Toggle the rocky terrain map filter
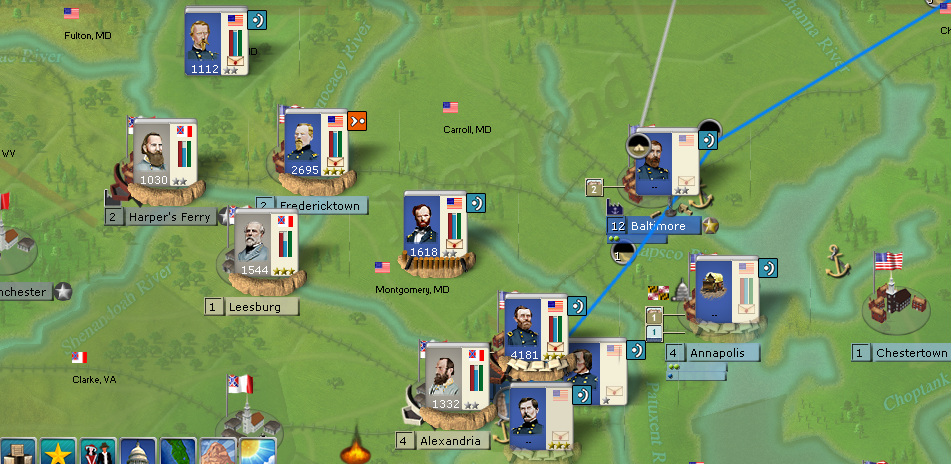Viewport: 951px width, 464px height. 217,452
